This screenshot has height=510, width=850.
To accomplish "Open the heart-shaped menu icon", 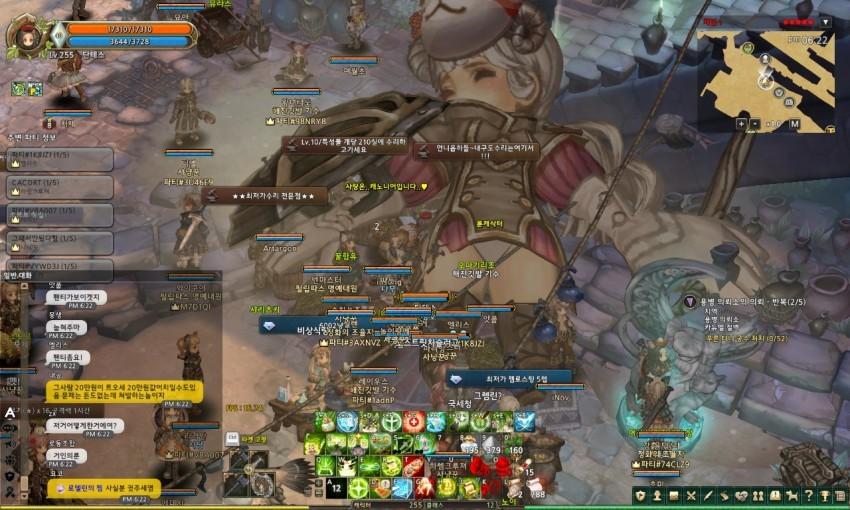I will pos(740,496).
